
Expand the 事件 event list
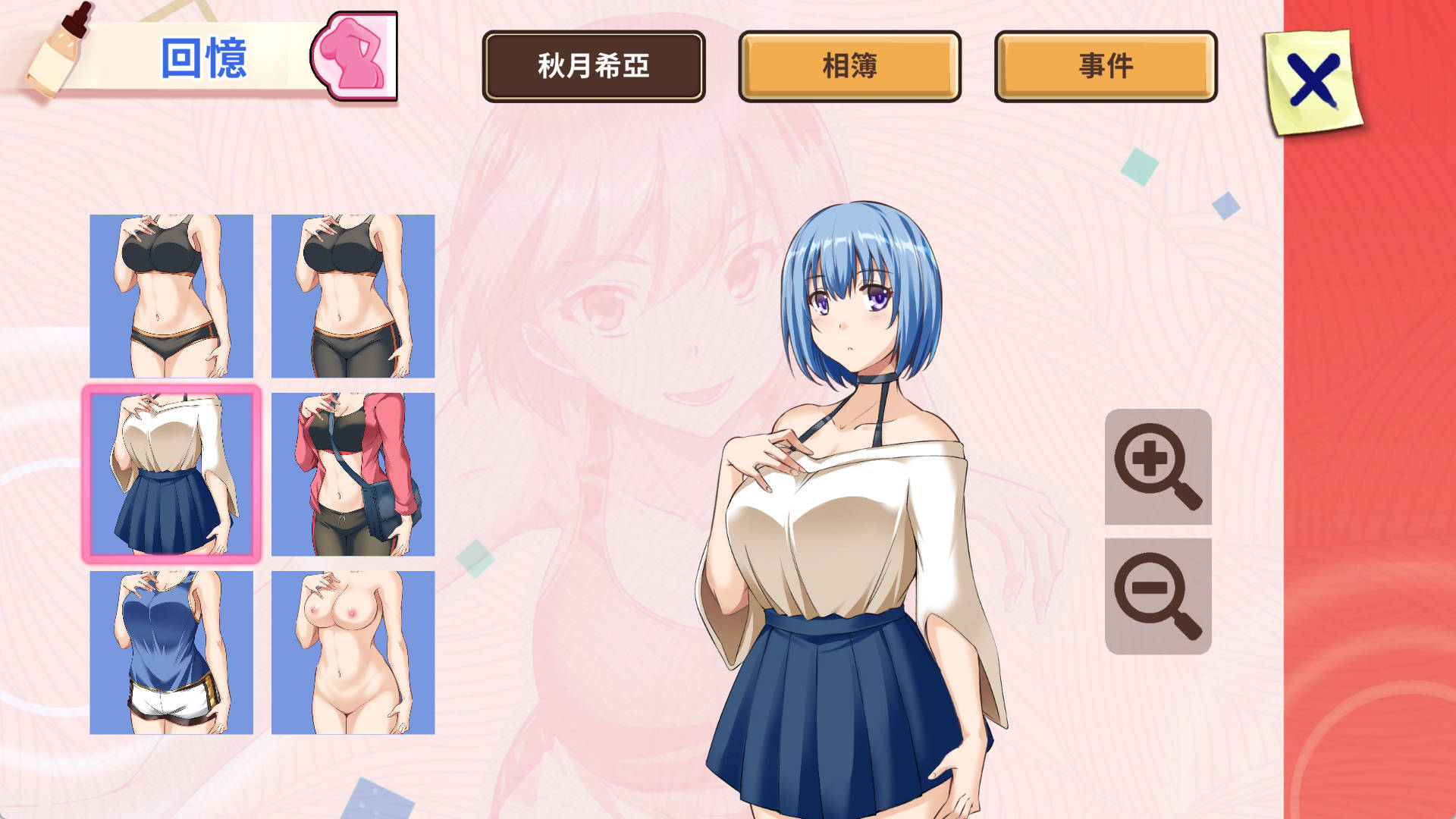click(x=1102, y=67)
